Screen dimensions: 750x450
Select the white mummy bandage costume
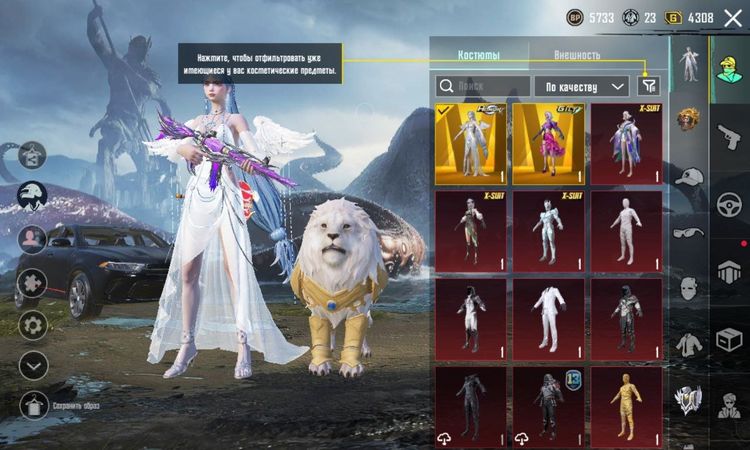pyautogui.click(x=626, y=232)
